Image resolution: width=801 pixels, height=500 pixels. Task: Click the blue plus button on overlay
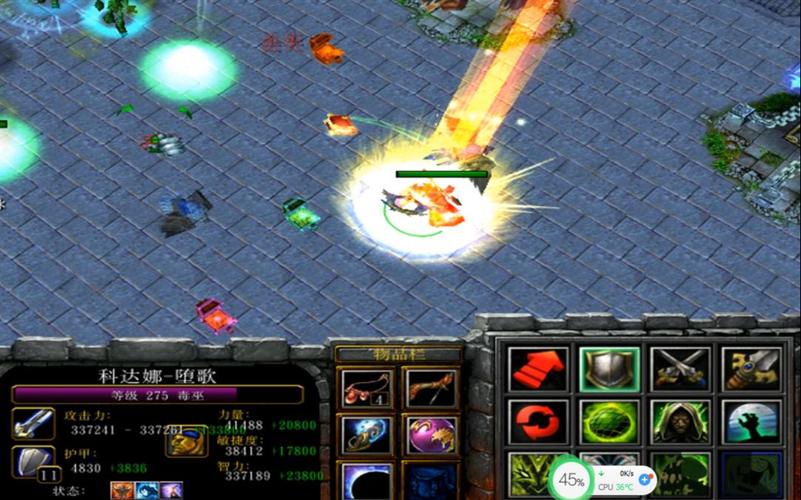(x=644, y=480)
